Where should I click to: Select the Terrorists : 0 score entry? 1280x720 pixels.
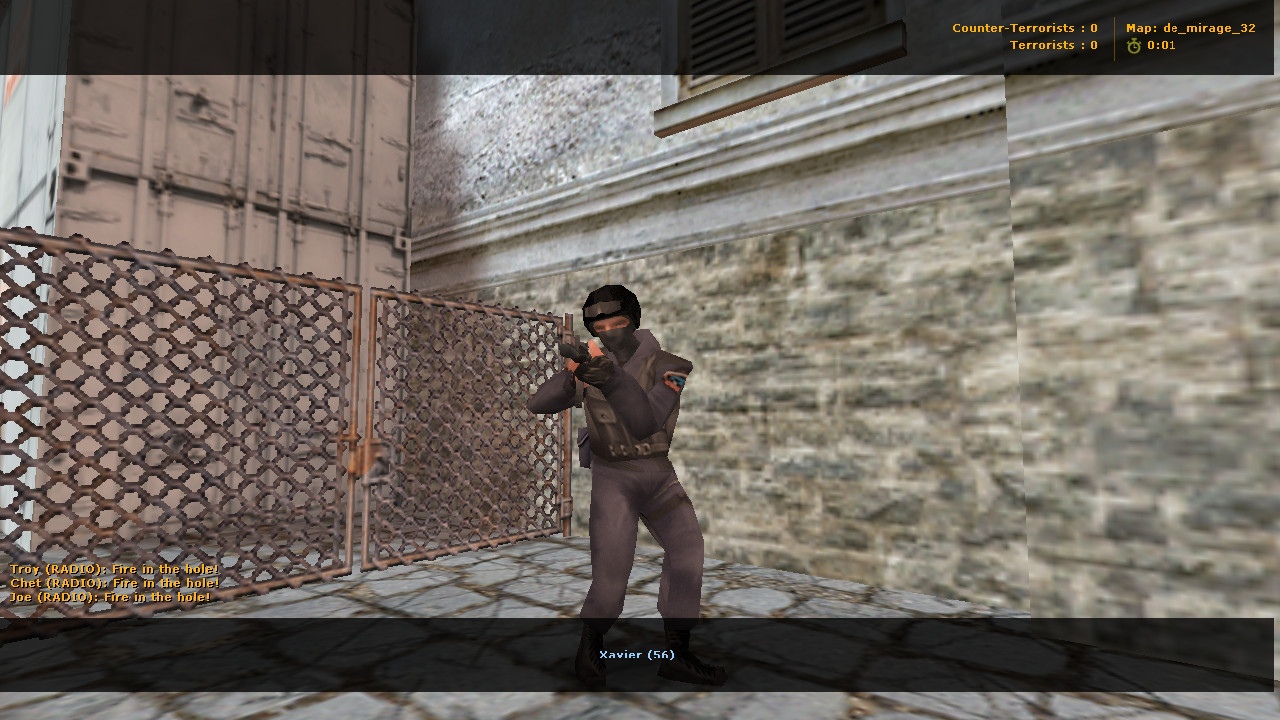[x=1053, y=44]
